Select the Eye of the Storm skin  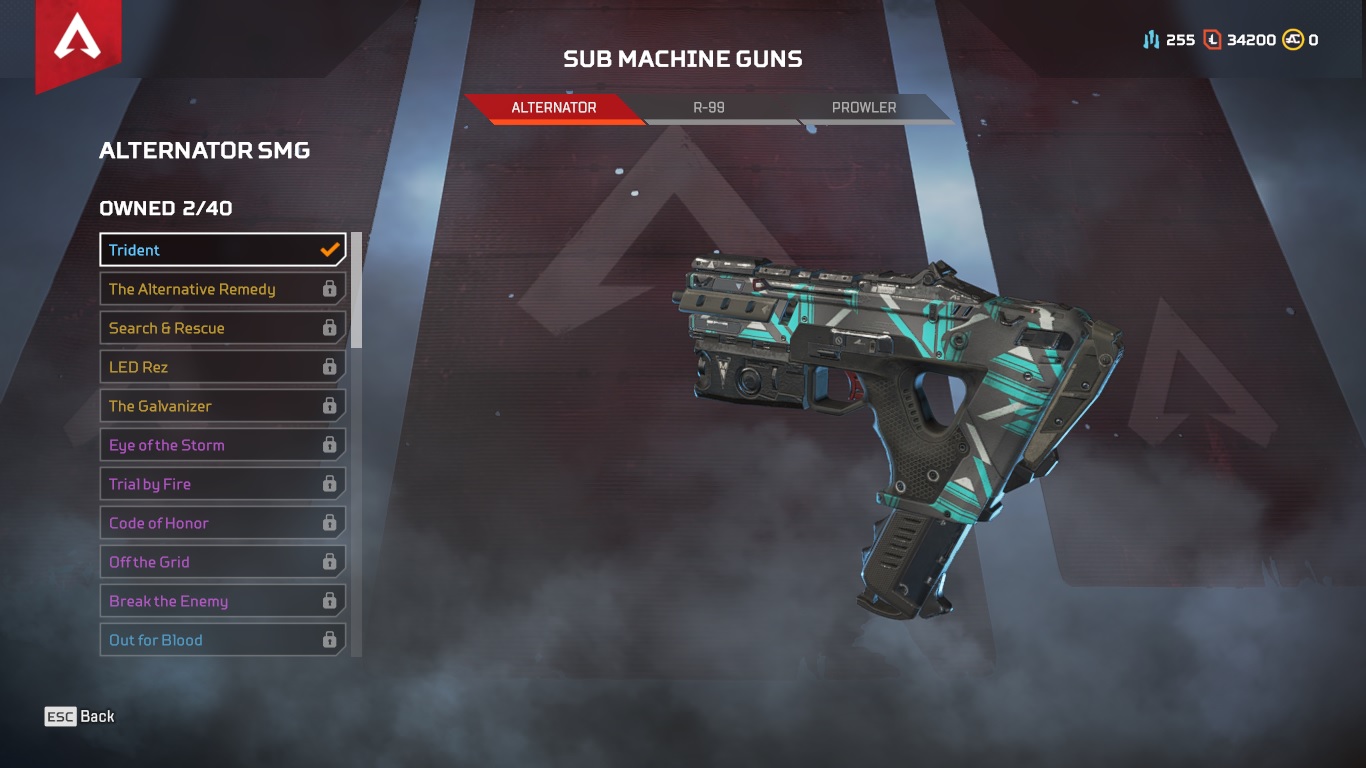200,445
